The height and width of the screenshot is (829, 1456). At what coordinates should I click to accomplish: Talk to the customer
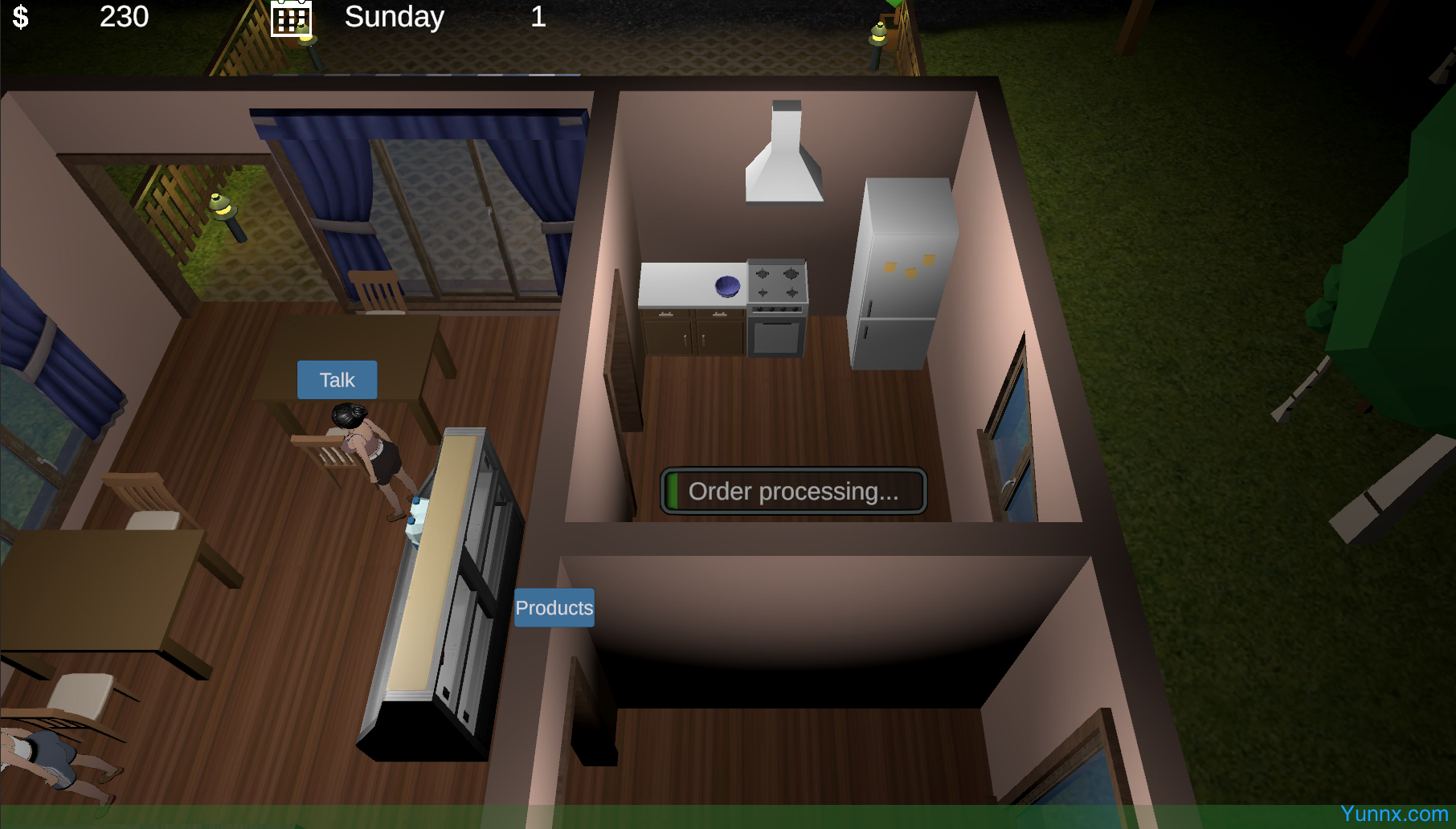click(337, 380)
